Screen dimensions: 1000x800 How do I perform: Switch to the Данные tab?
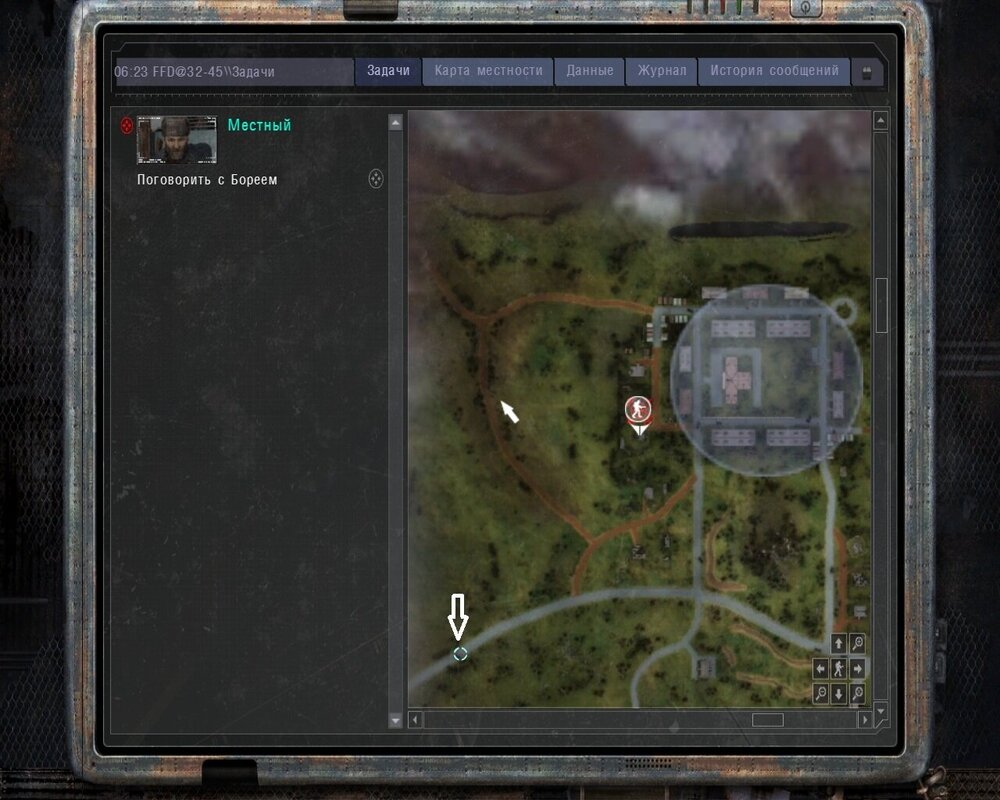coord(589,71)
